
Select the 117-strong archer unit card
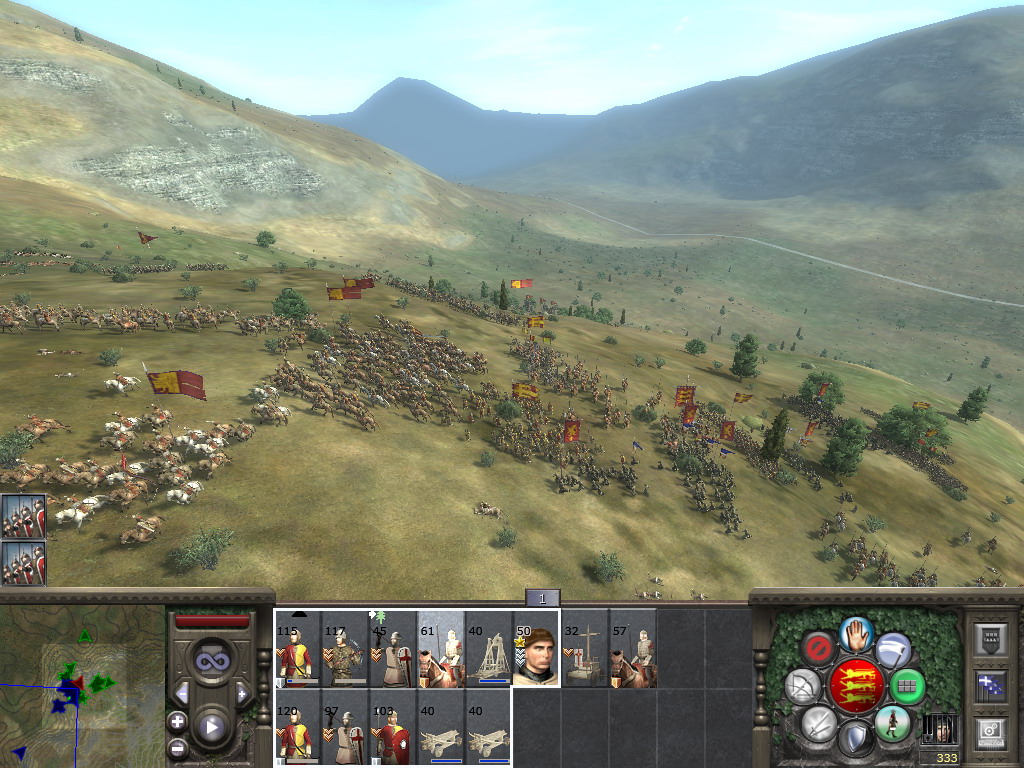pos(344,648)
